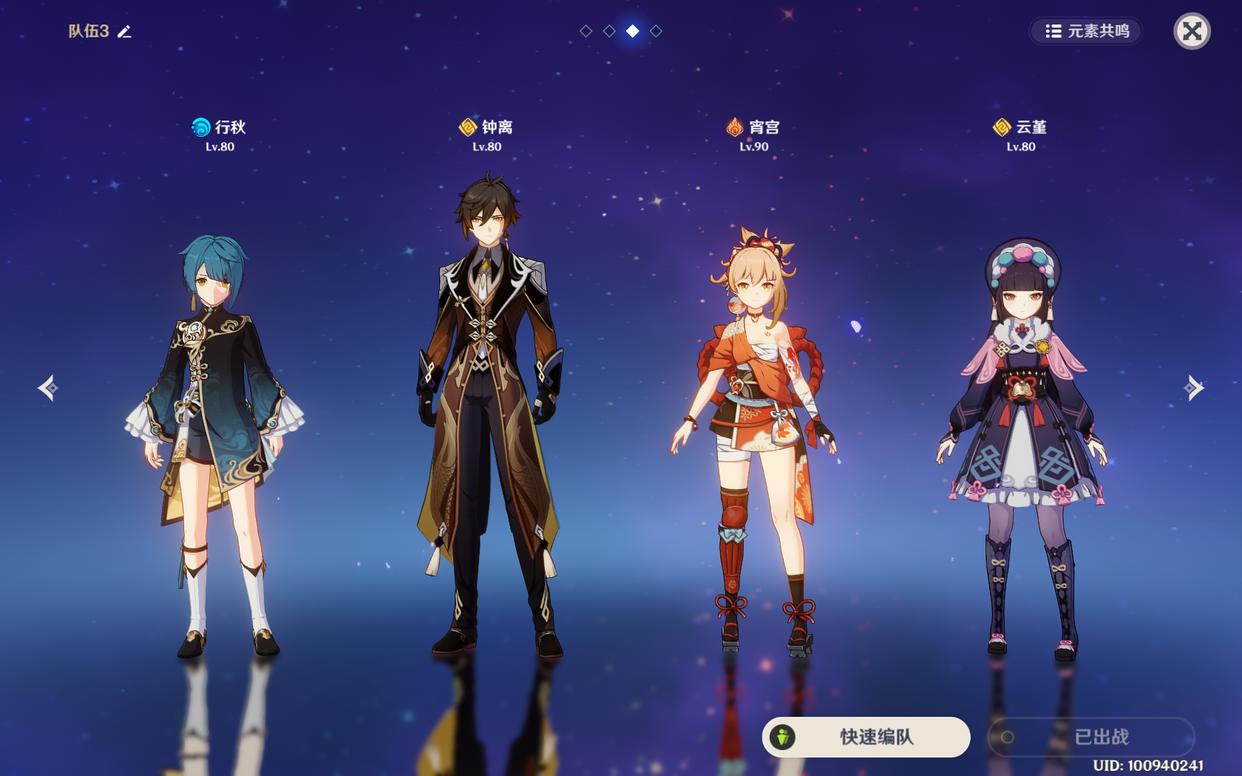Switch to the next team with right arrow
1242x776 pixels.
click(1193, 388)
